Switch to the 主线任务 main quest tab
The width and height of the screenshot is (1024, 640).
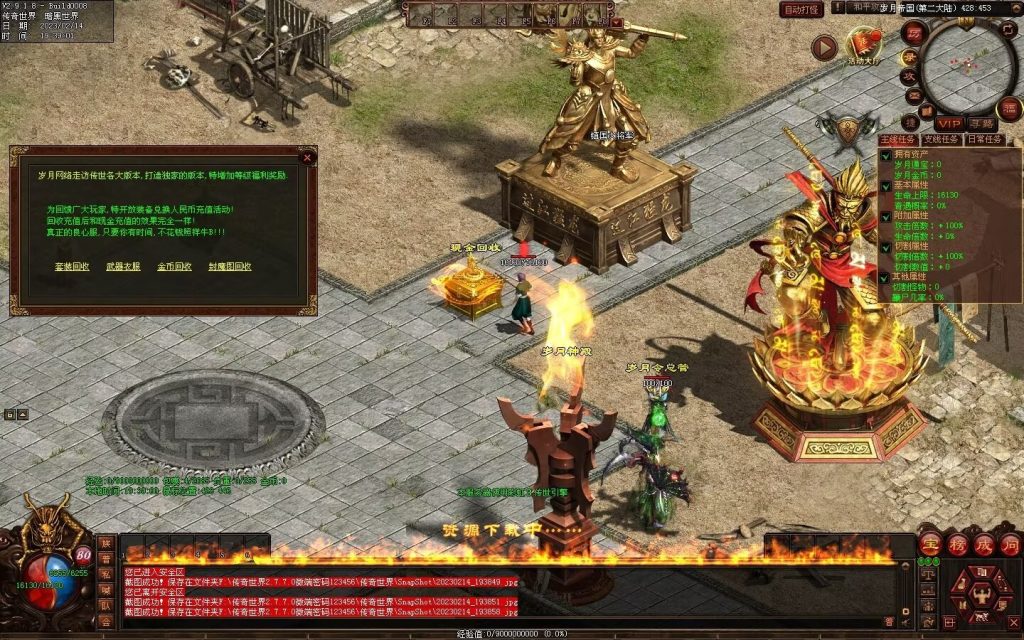coord(898,140)
